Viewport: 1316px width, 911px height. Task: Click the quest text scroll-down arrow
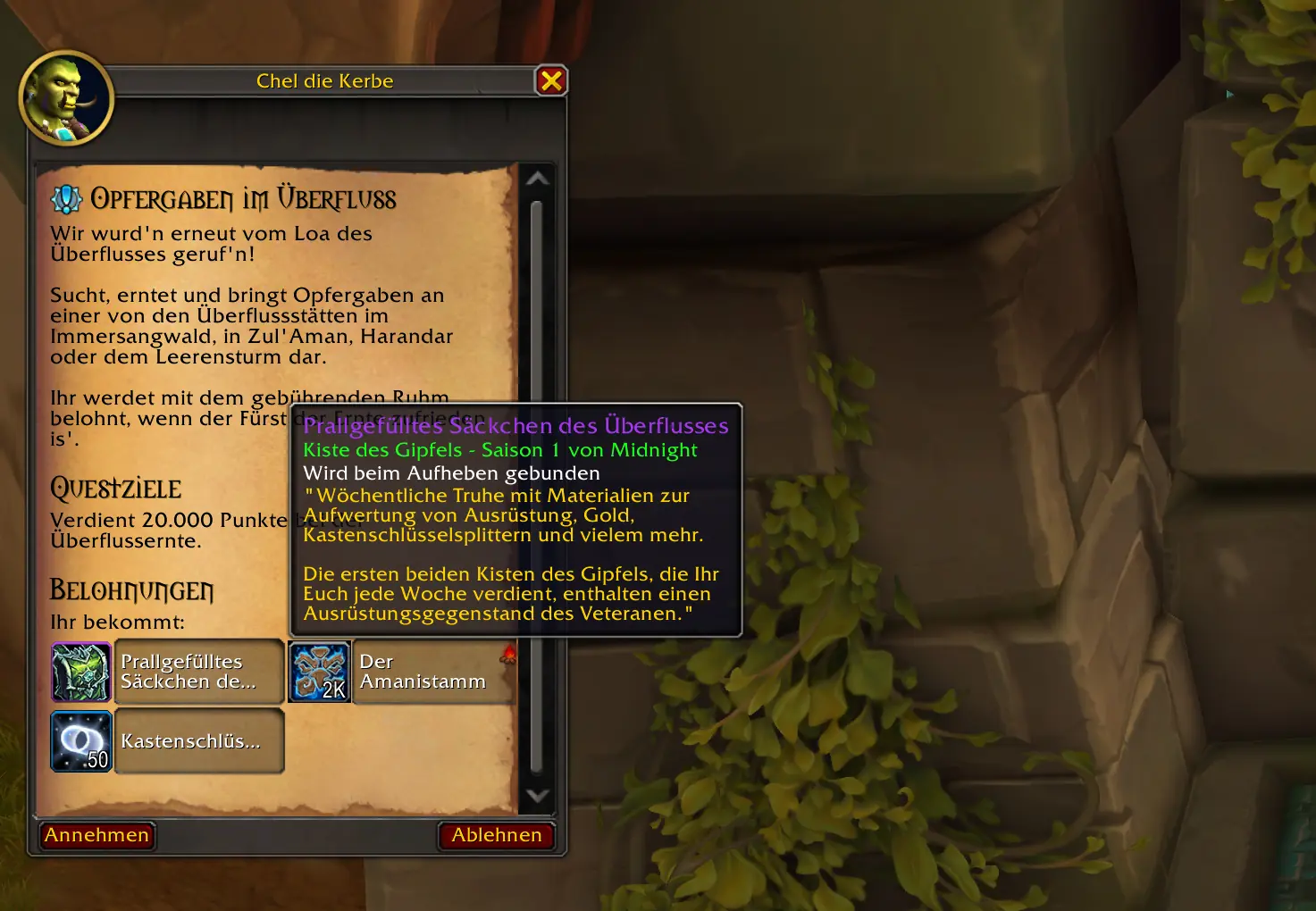pyautogui.click(x=537, y=795)
